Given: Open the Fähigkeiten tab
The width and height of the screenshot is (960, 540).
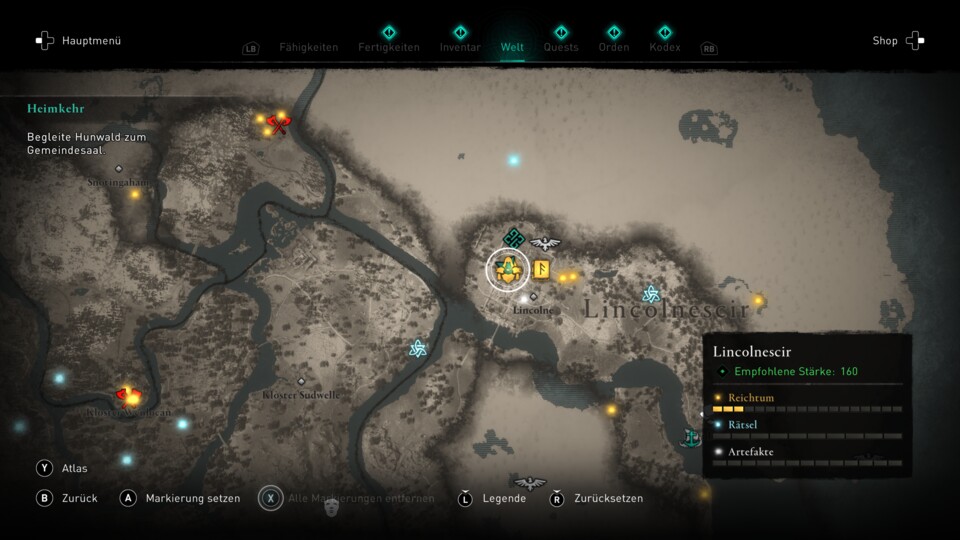Looking at the screenshot, I should coord(308,47).
